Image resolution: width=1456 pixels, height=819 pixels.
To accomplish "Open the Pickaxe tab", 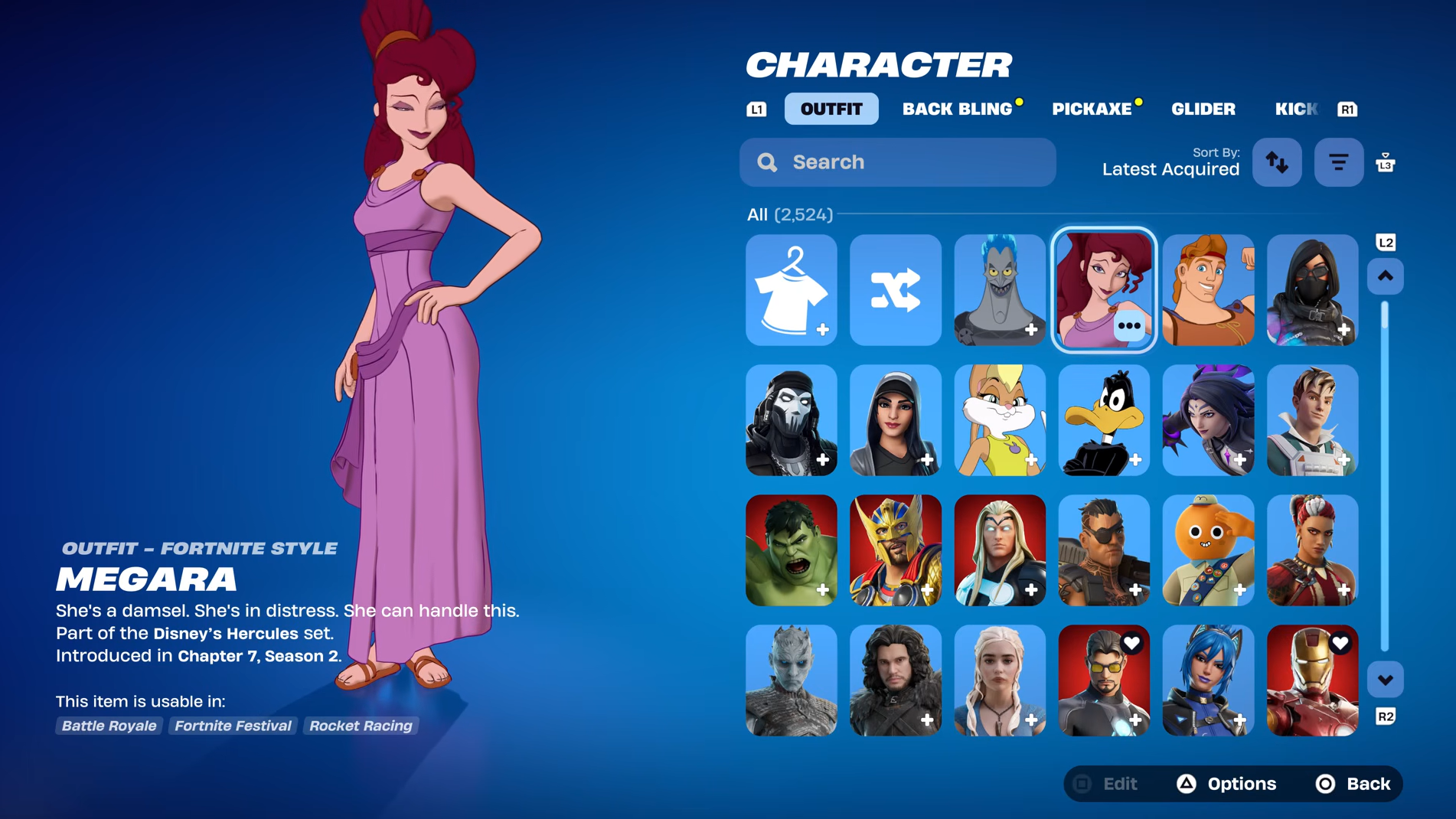I will [x=1092, y=109].
